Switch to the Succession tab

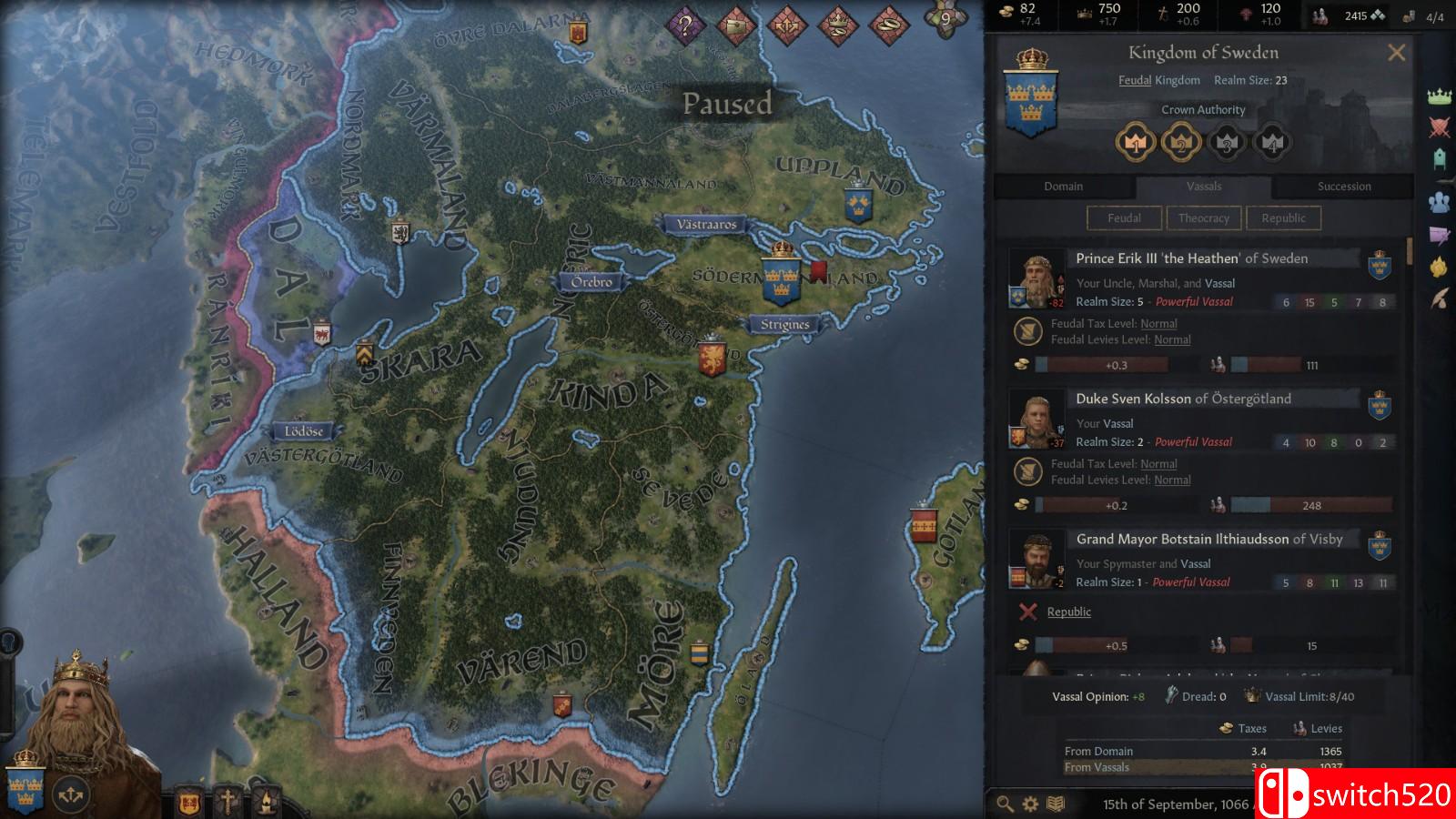tap(1344, 186)
